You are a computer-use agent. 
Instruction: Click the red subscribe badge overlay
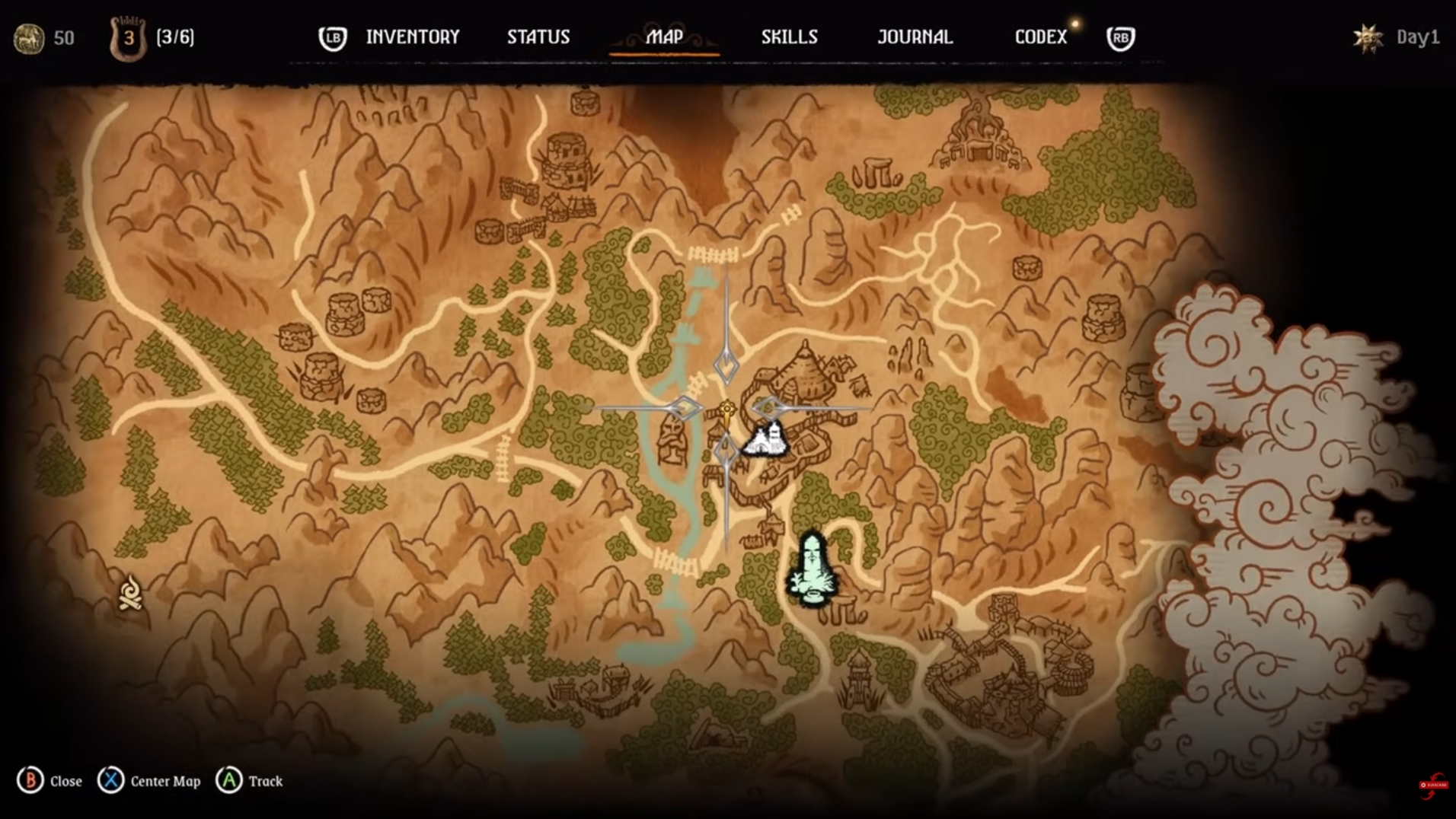click(x=1433, y=786)
